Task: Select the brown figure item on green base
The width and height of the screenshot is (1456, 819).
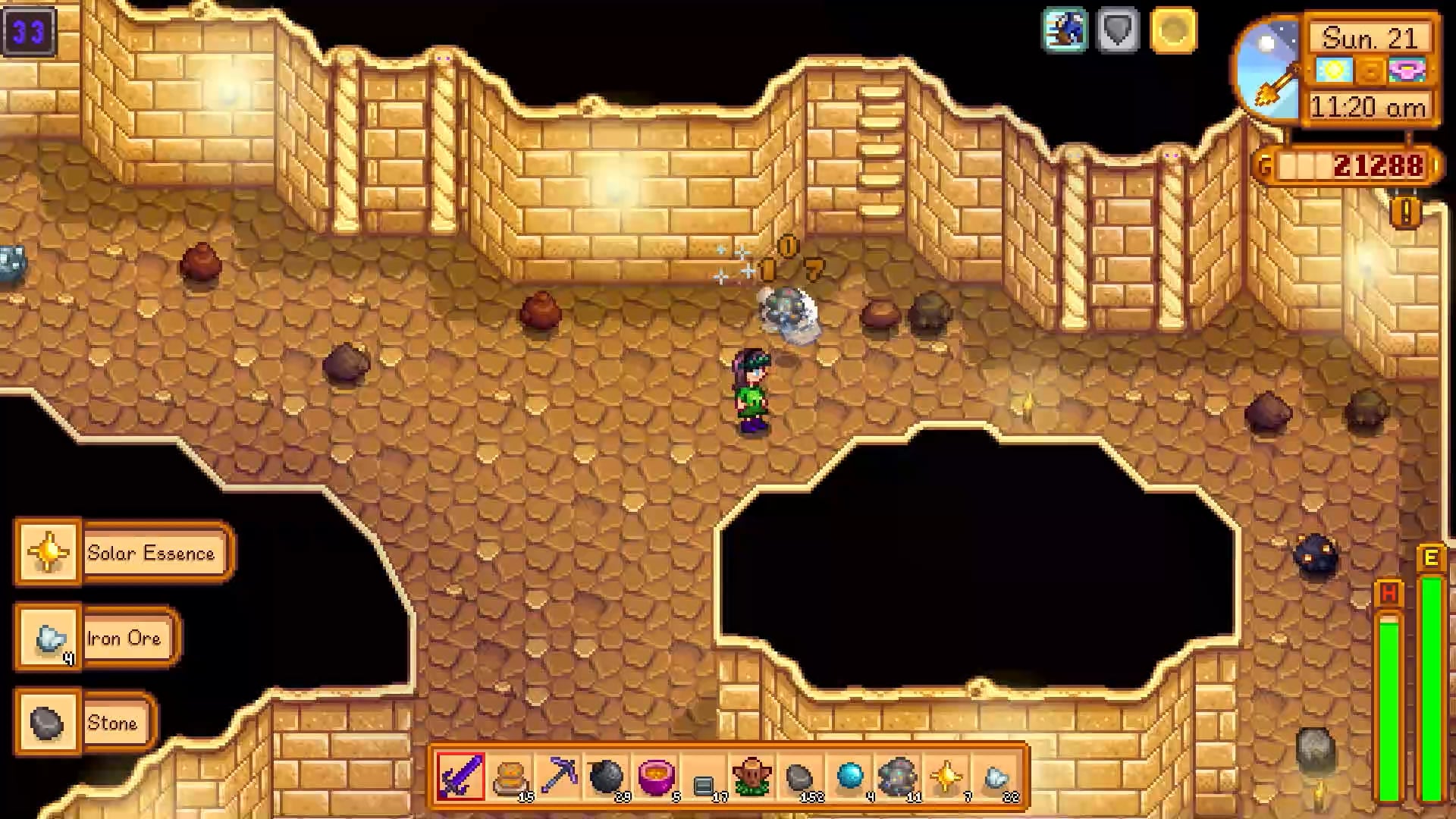Action: [752, 777]
